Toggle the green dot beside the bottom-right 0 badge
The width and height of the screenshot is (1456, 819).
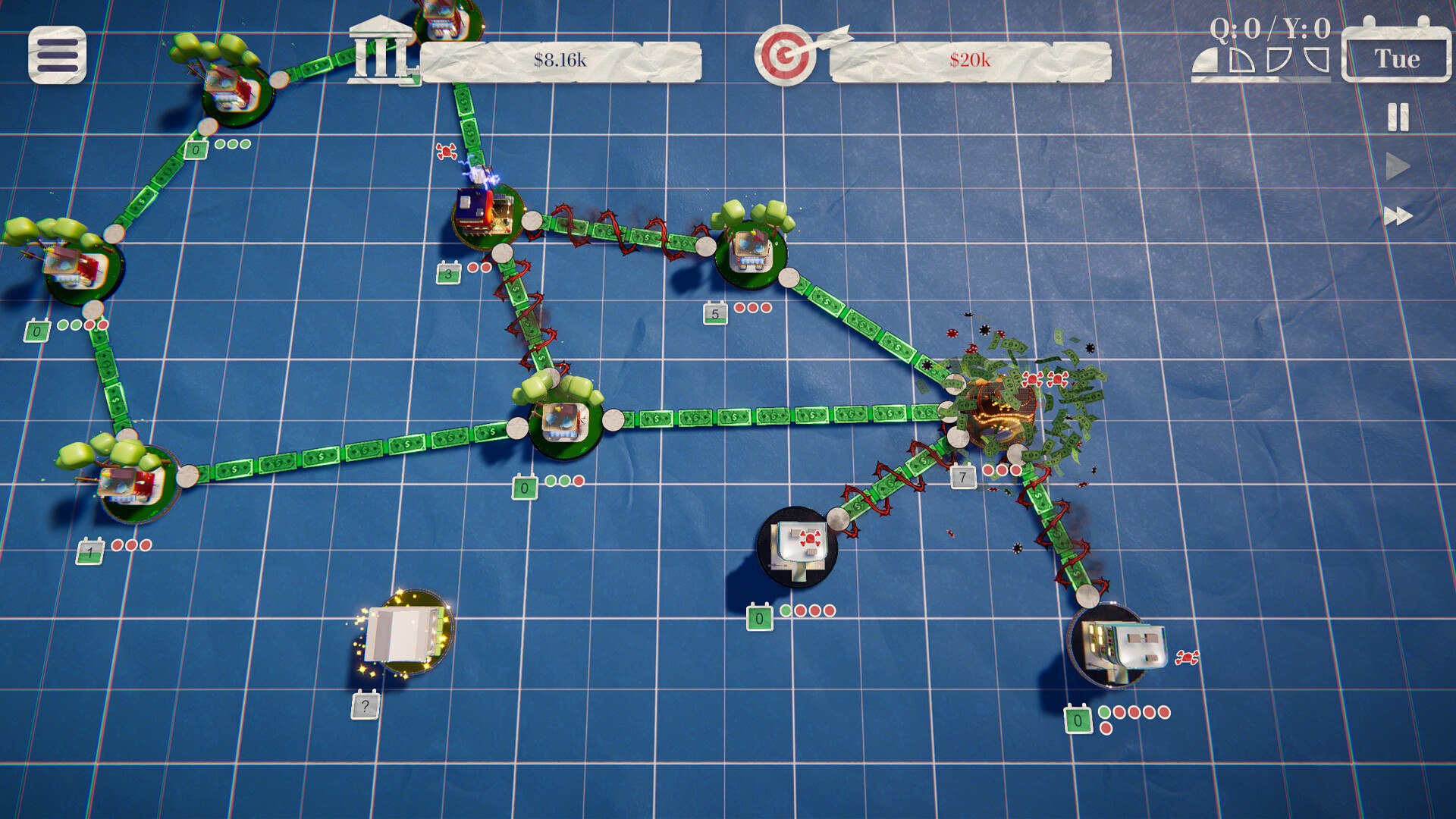coord(1106,713)
